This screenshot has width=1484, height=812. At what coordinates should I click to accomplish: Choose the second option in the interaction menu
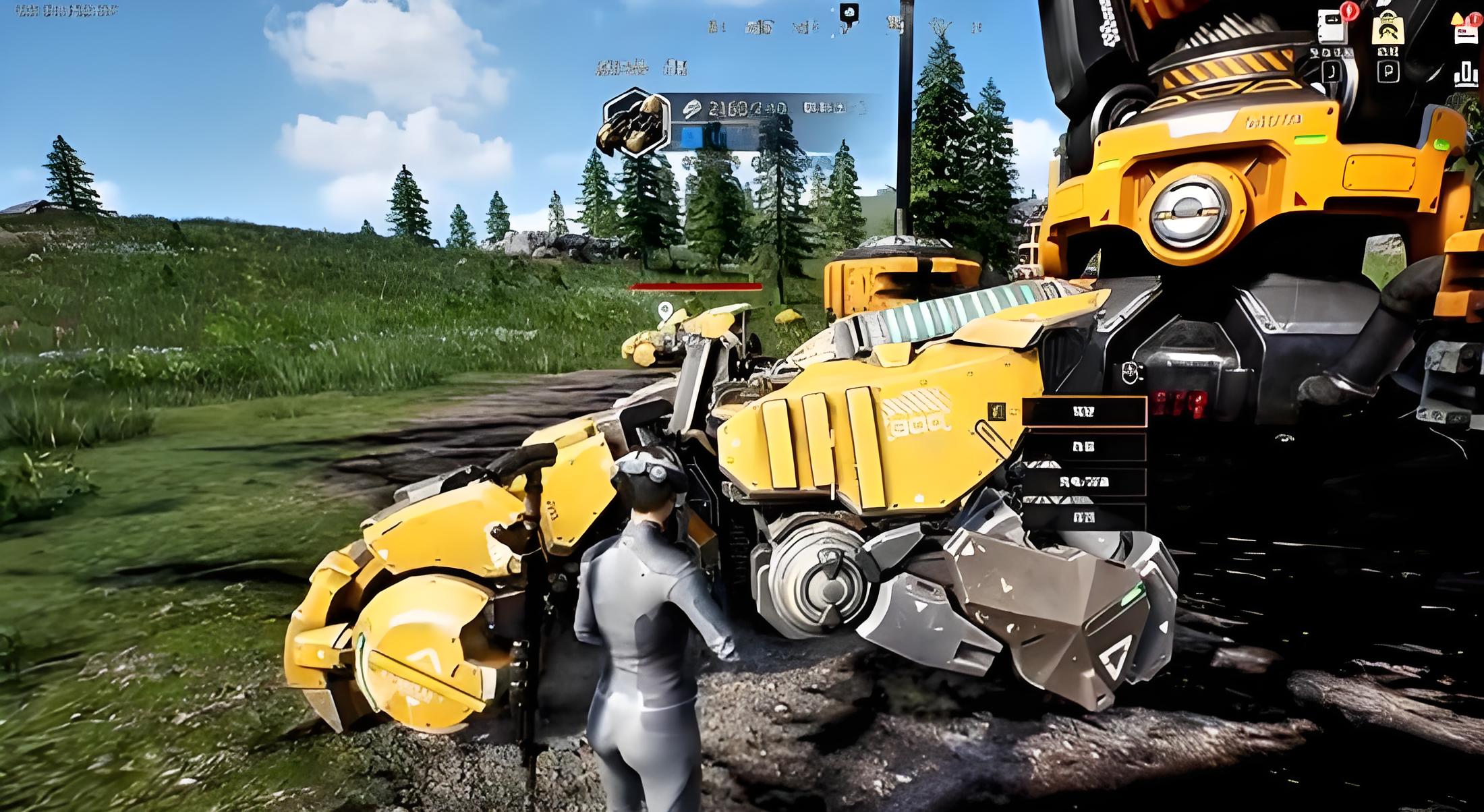coord(1084,447)
